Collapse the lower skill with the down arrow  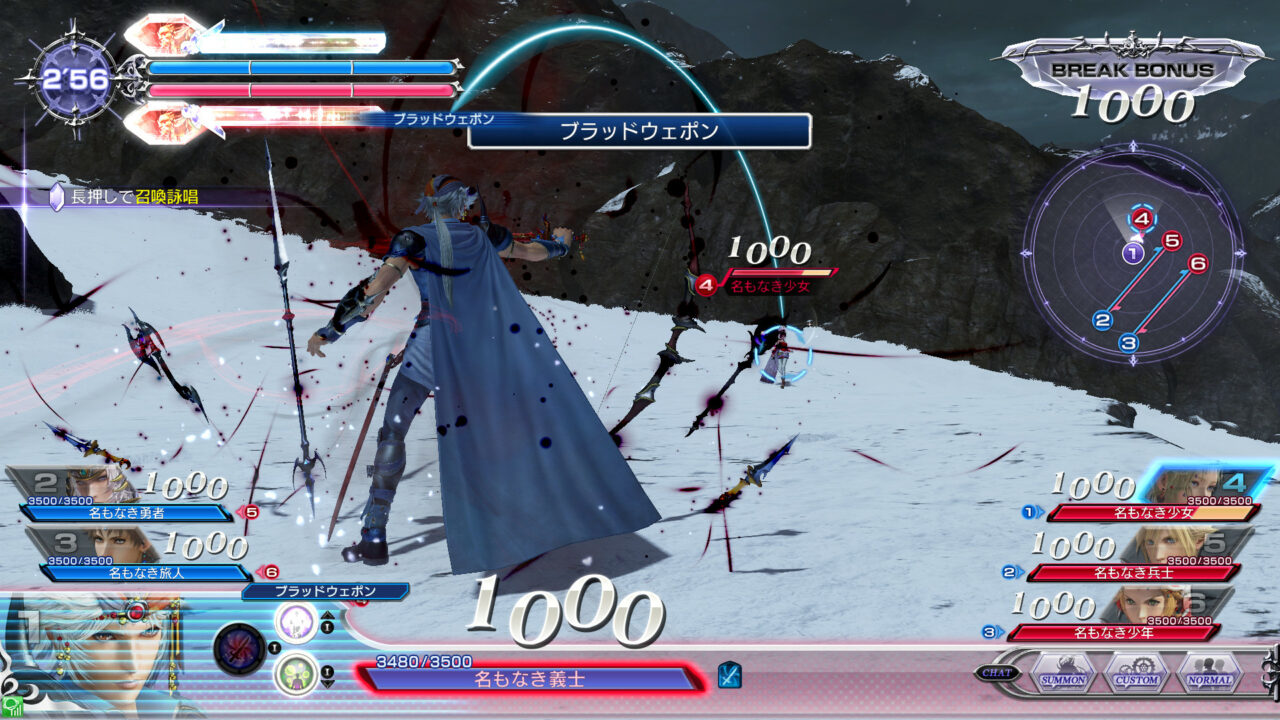pos(327,683)
